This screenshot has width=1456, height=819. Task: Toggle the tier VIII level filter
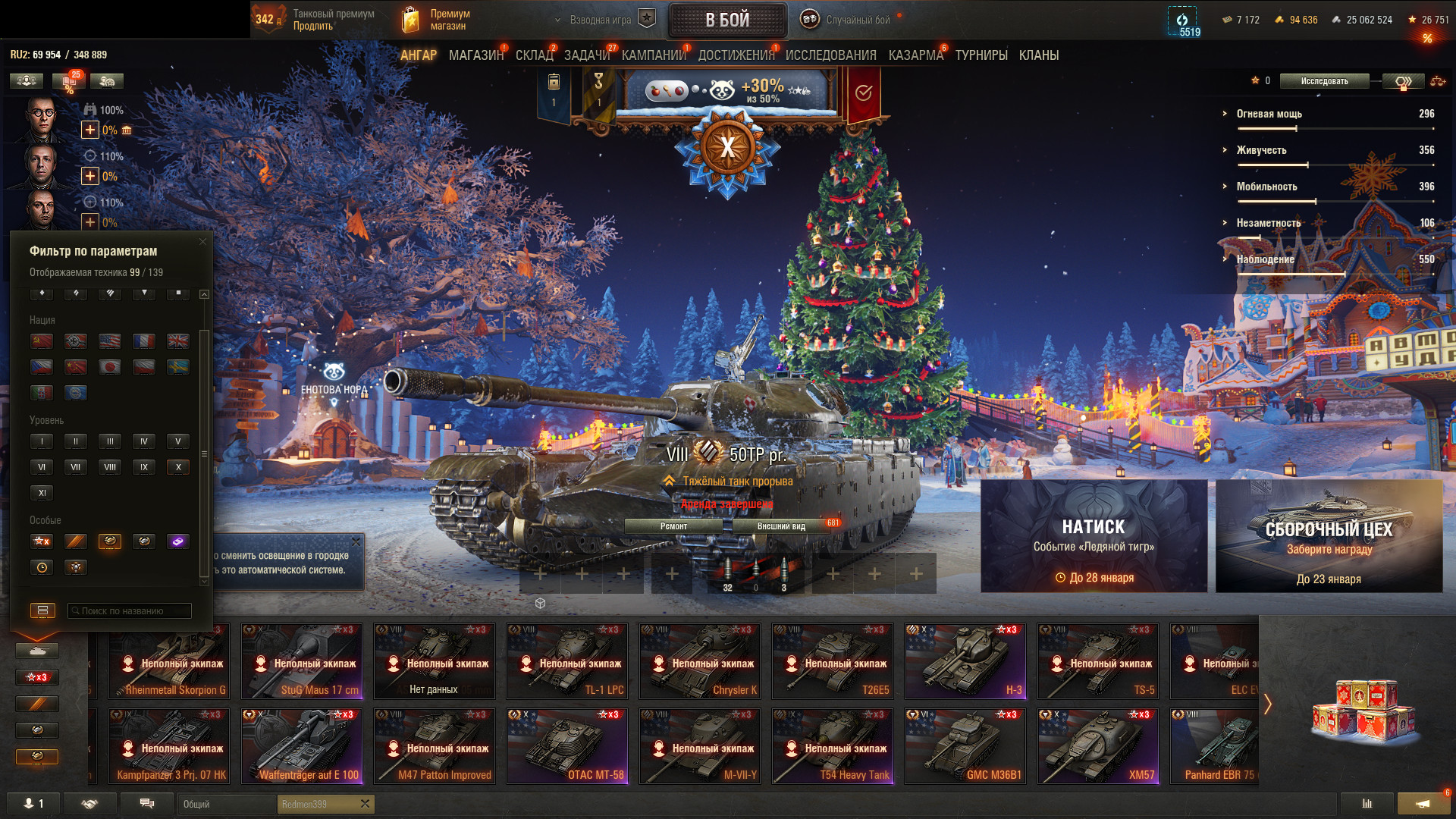110,467
